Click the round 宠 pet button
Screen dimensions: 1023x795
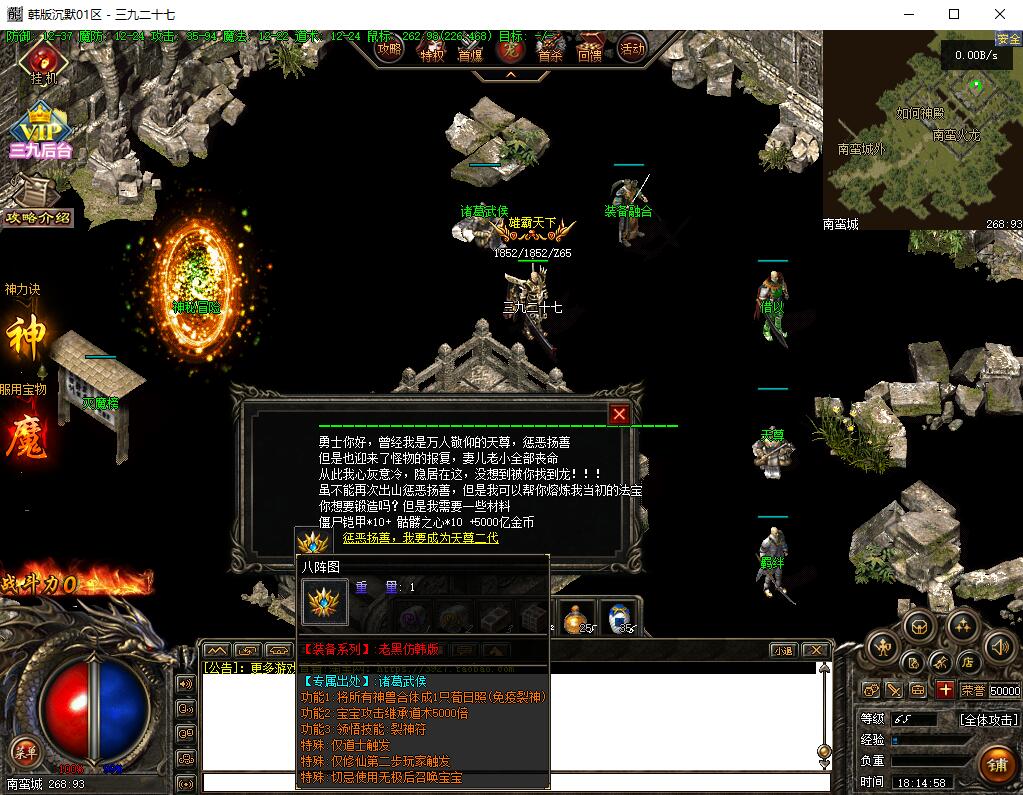(511, 48)
